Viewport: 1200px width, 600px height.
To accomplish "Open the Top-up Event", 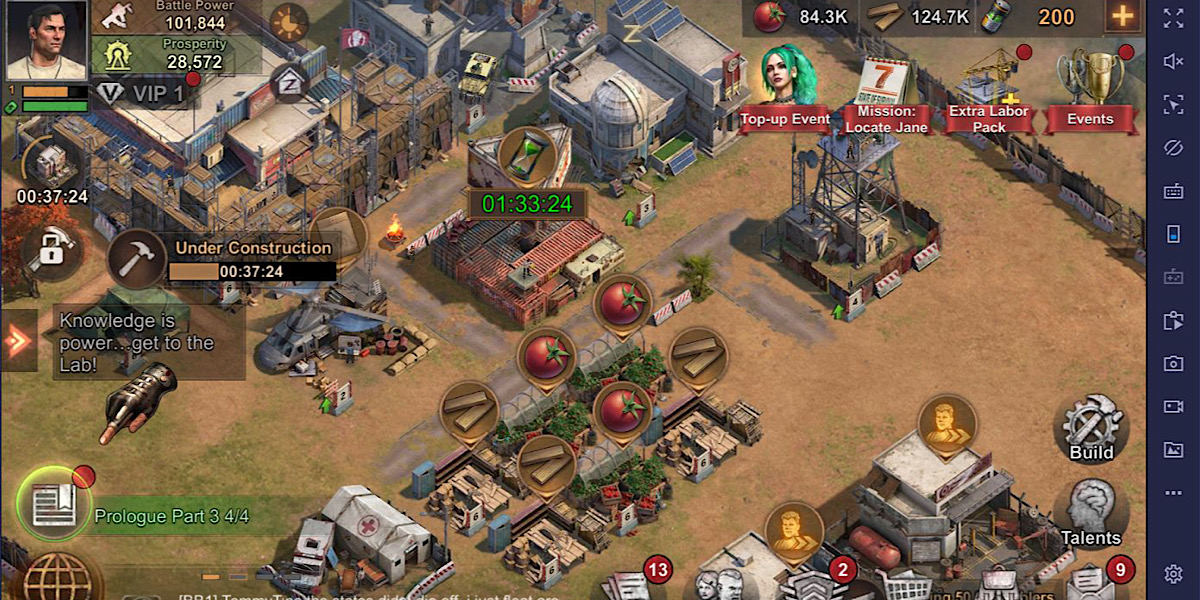I will click(785, 90).
